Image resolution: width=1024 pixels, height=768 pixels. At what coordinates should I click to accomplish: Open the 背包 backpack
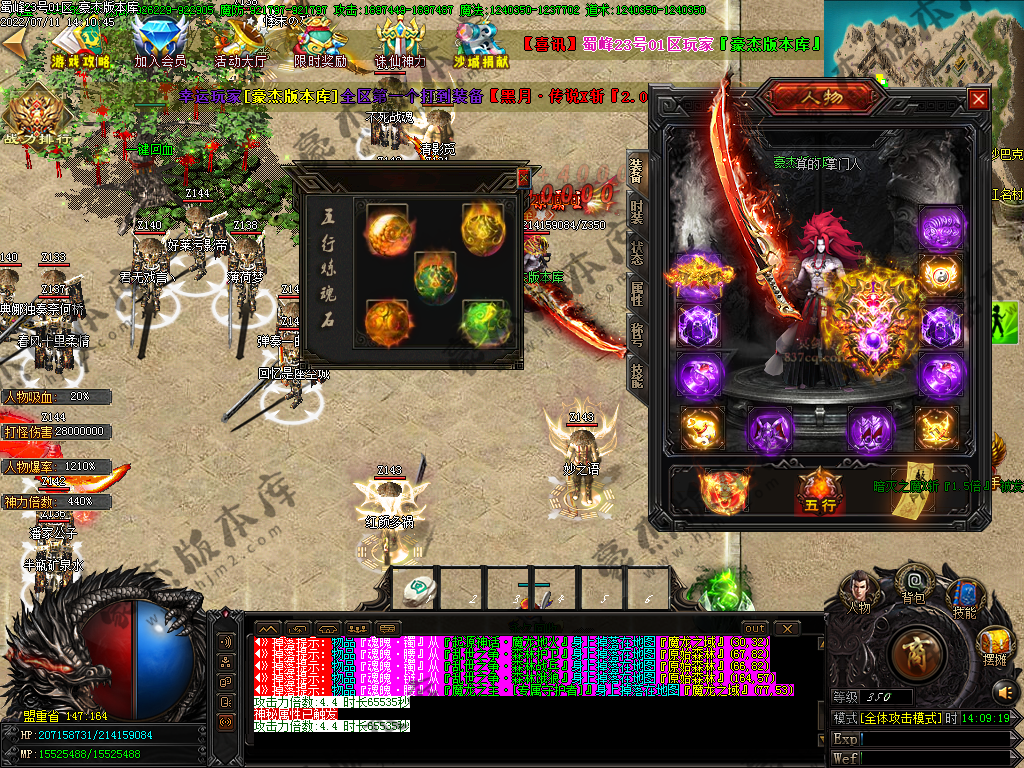(x=912, y=584)
